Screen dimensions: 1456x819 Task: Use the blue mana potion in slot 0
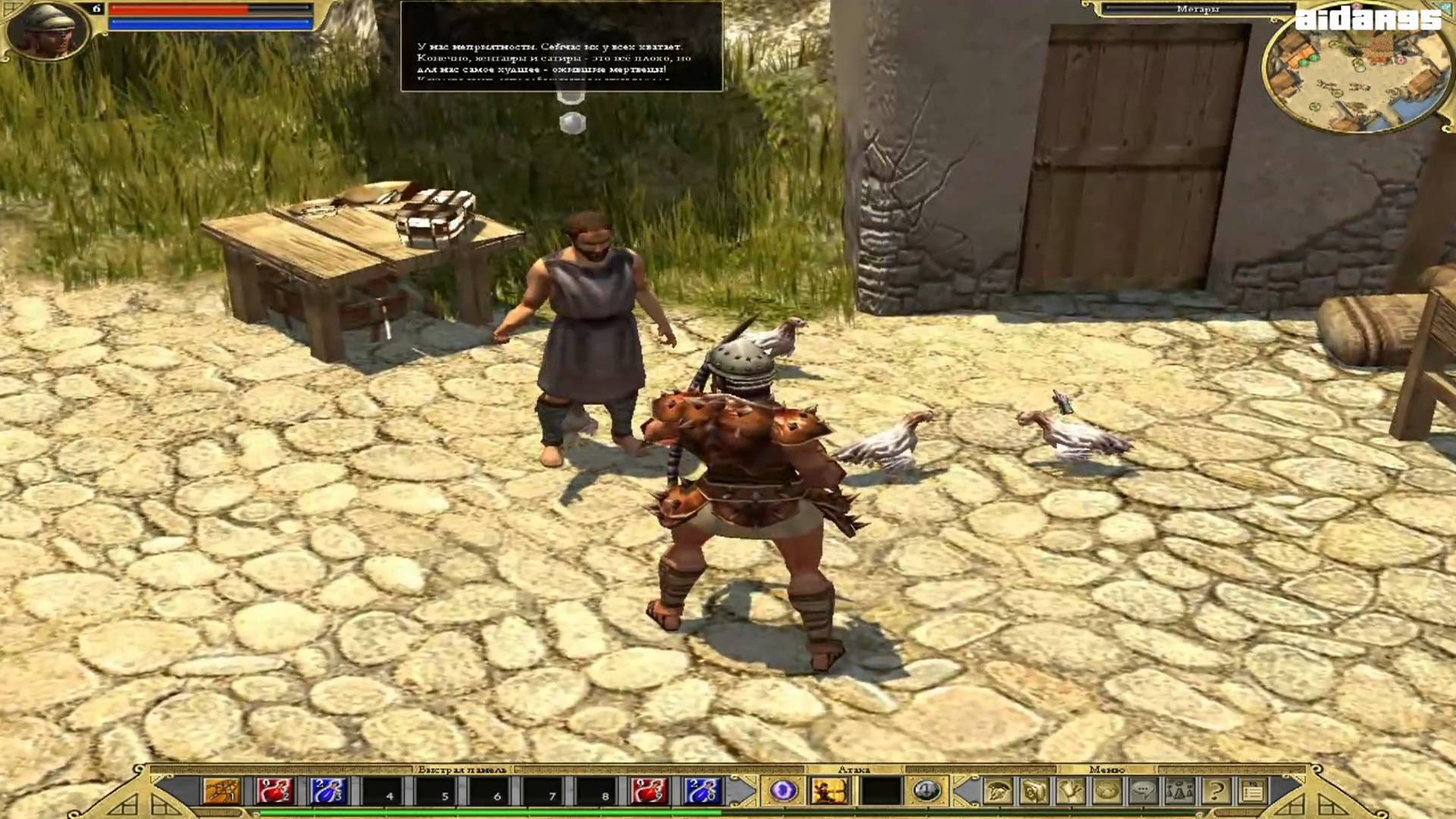pos(702,792)
